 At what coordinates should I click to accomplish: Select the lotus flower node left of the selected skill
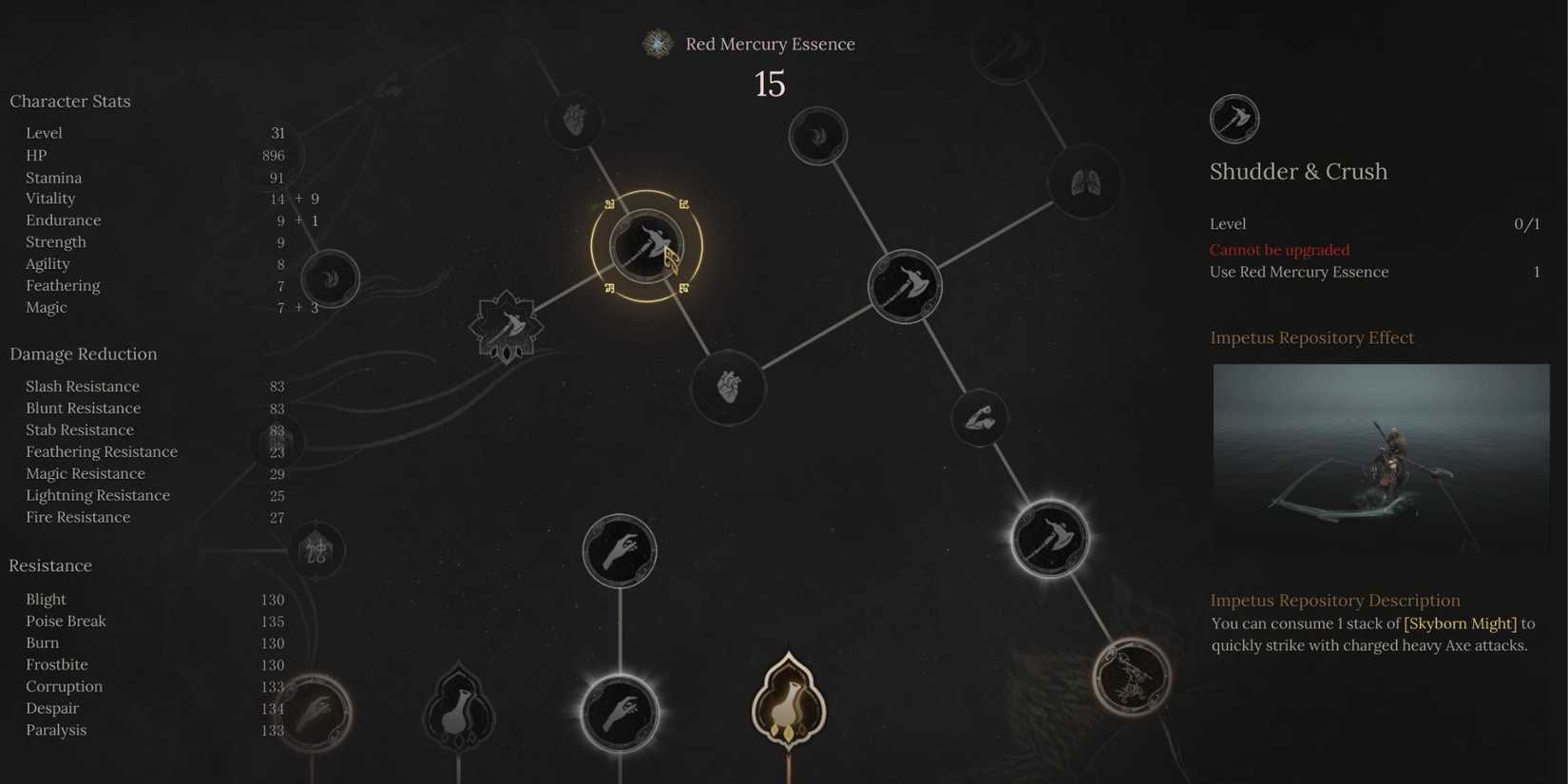[x=507, y=325]
